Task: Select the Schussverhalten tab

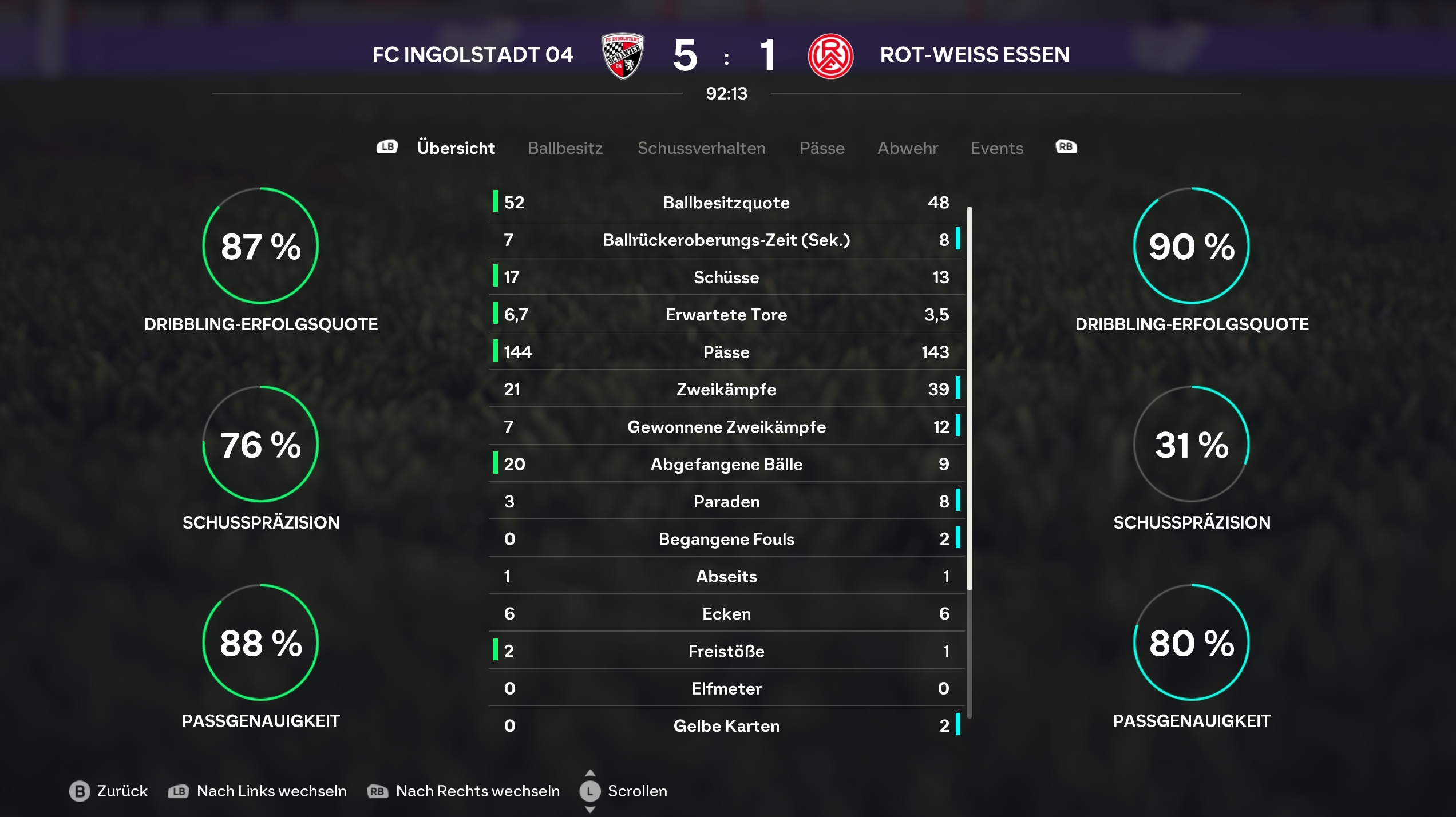Action: pyautogui.click(x=701, y=148)
